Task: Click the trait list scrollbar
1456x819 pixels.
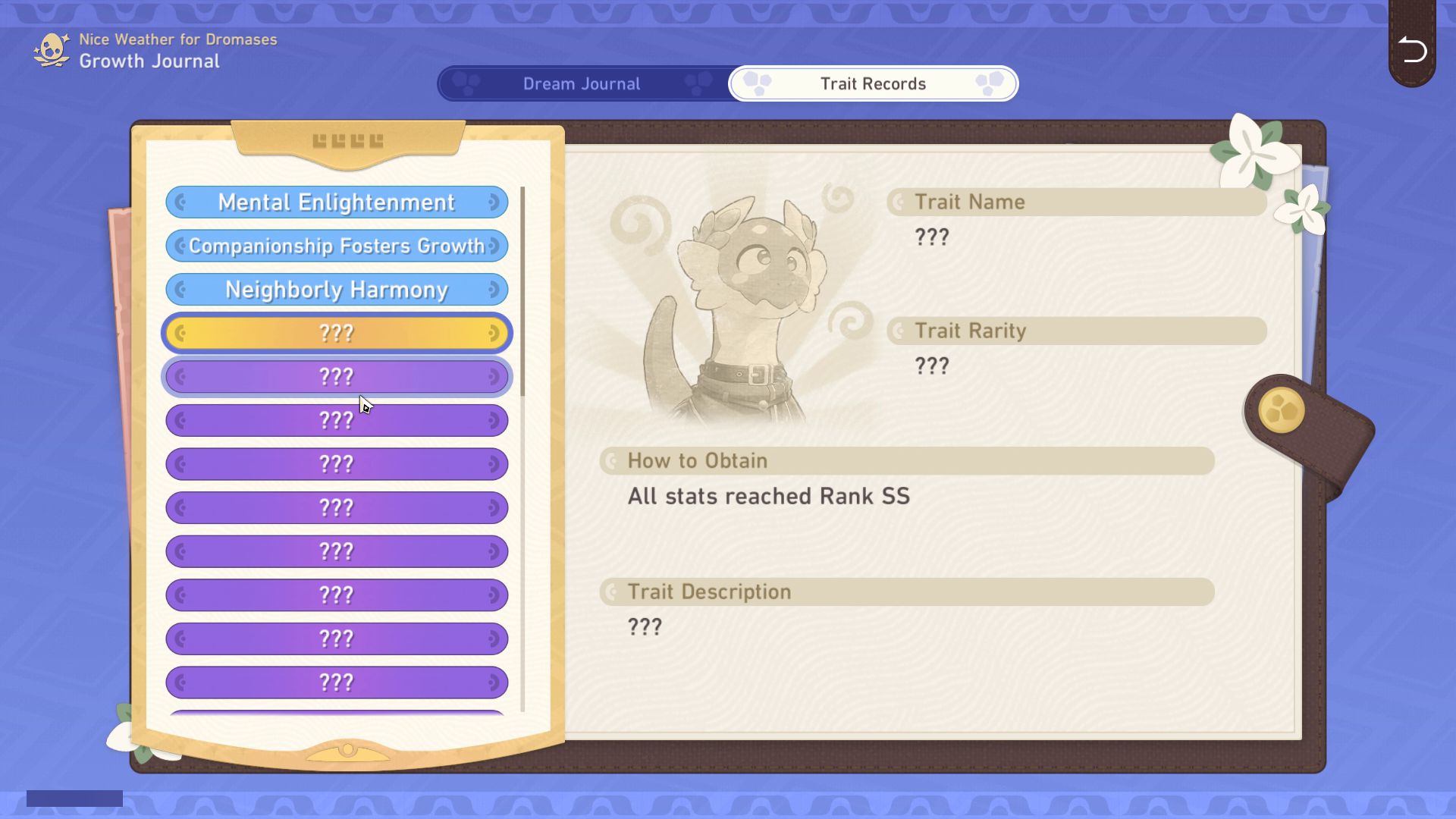Action: 522,291
